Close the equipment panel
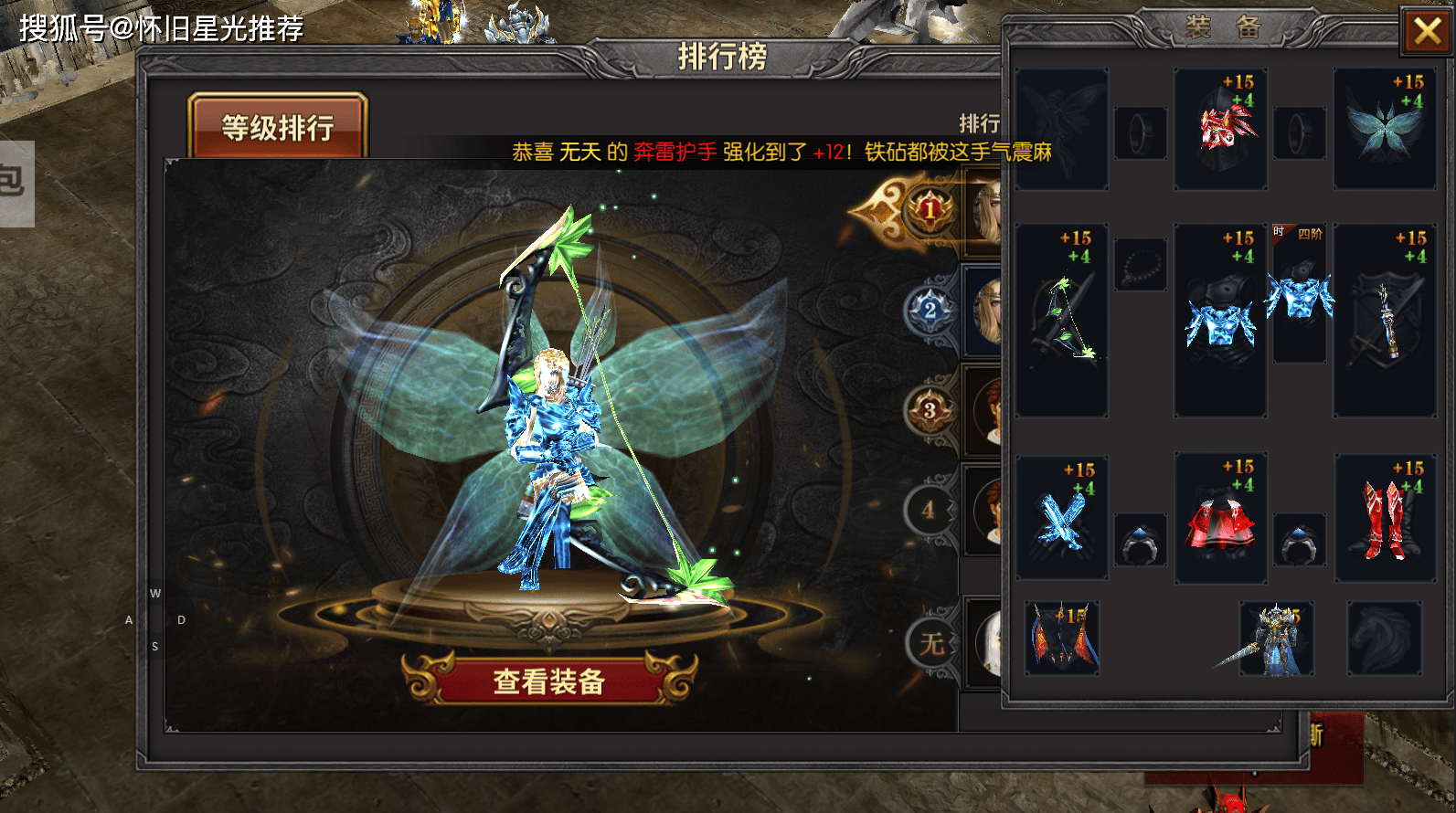 1427,33
